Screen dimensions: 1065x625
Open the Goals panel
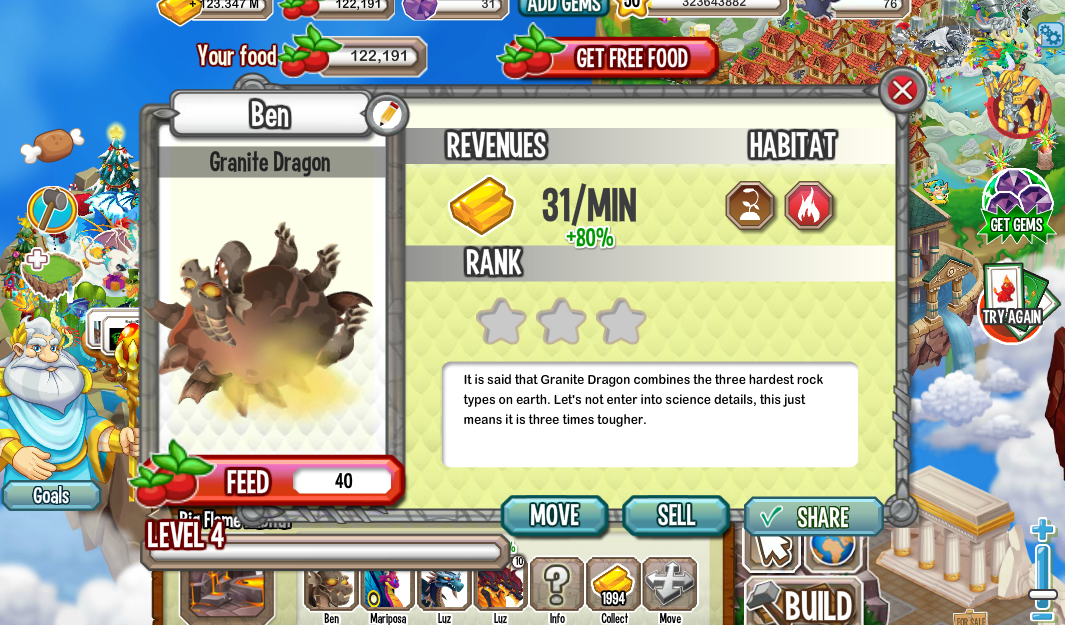tap(51, 495)
